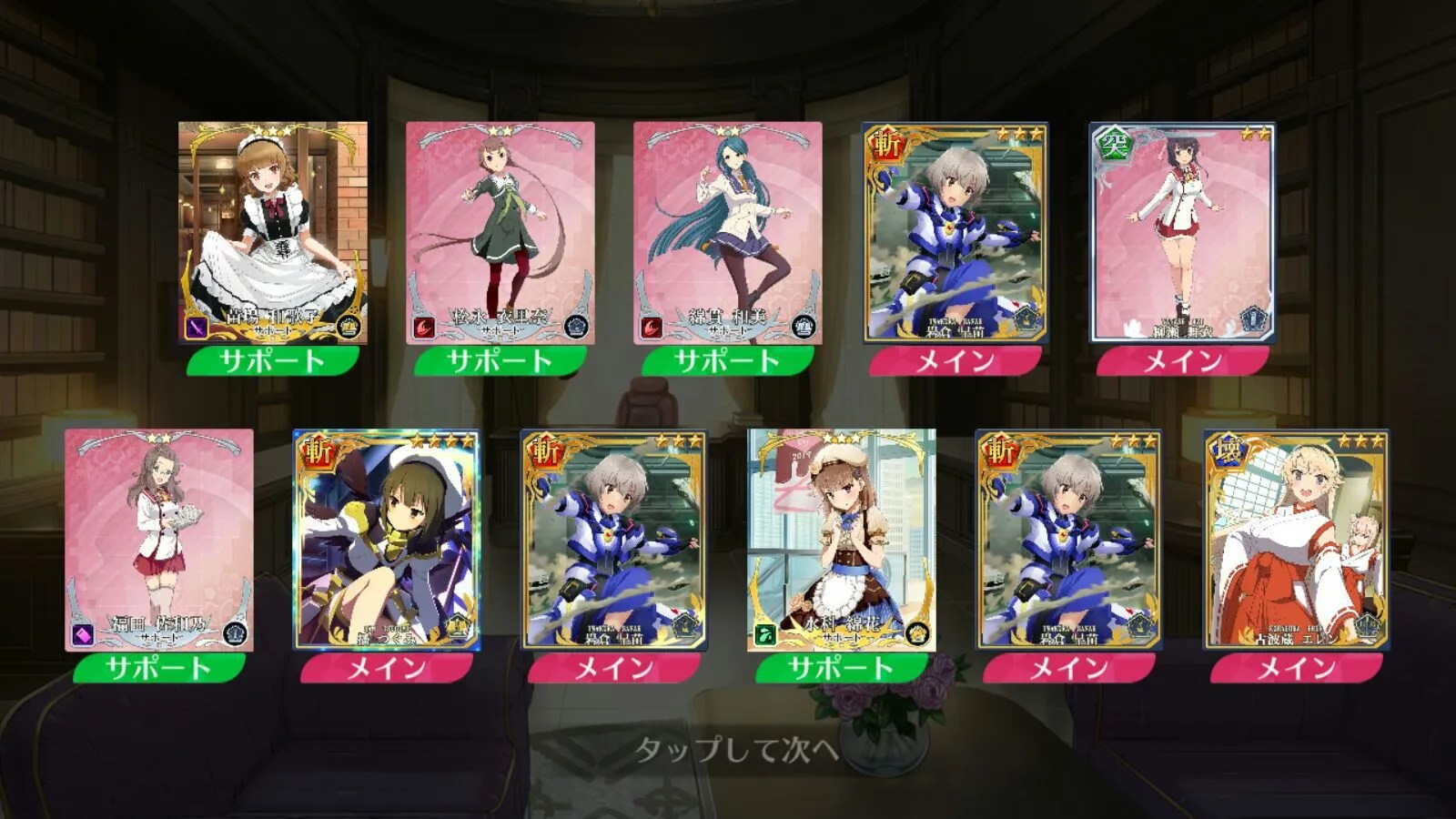This screenshot has height=819, width=1456.
Task: Select the teal long-haired girl card
Action: pos(727,233)
